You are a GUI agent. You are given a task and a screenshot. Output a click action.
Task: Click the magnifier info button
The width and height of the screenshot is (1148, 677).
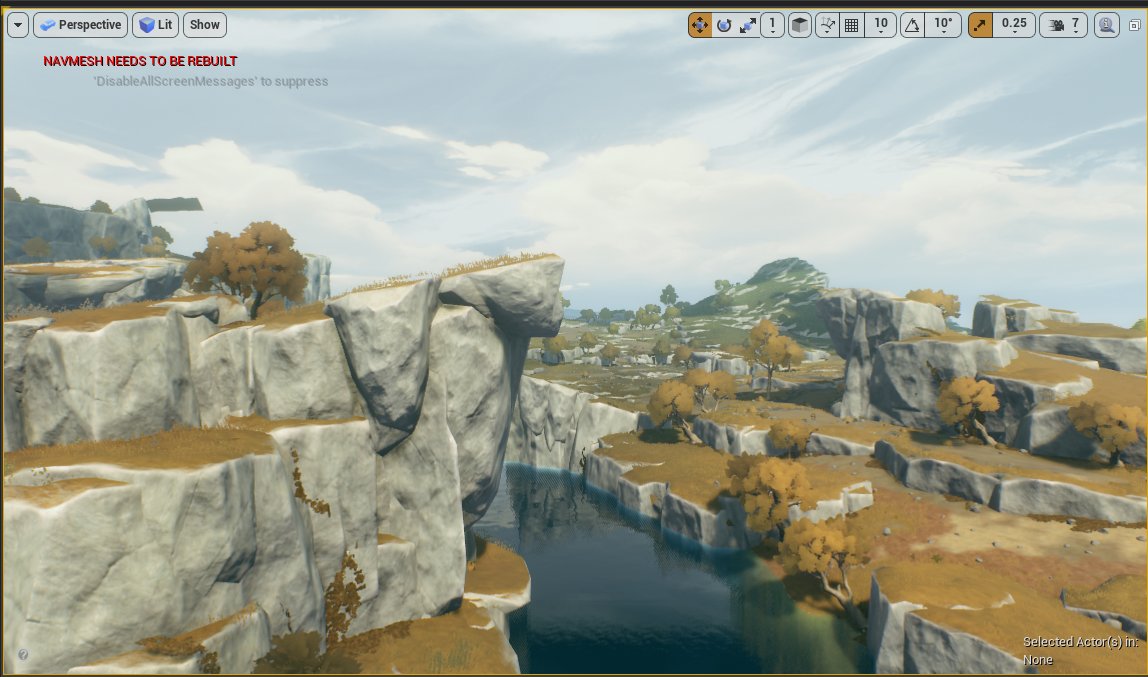1106,25
